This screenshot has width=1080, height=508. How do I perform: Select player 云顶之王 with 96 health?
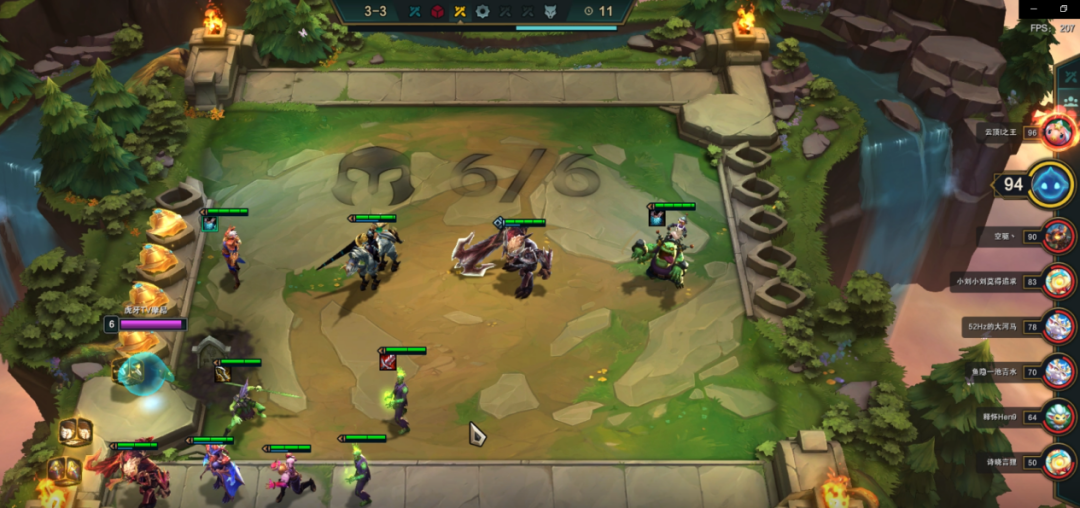[x=1058, y=131]
